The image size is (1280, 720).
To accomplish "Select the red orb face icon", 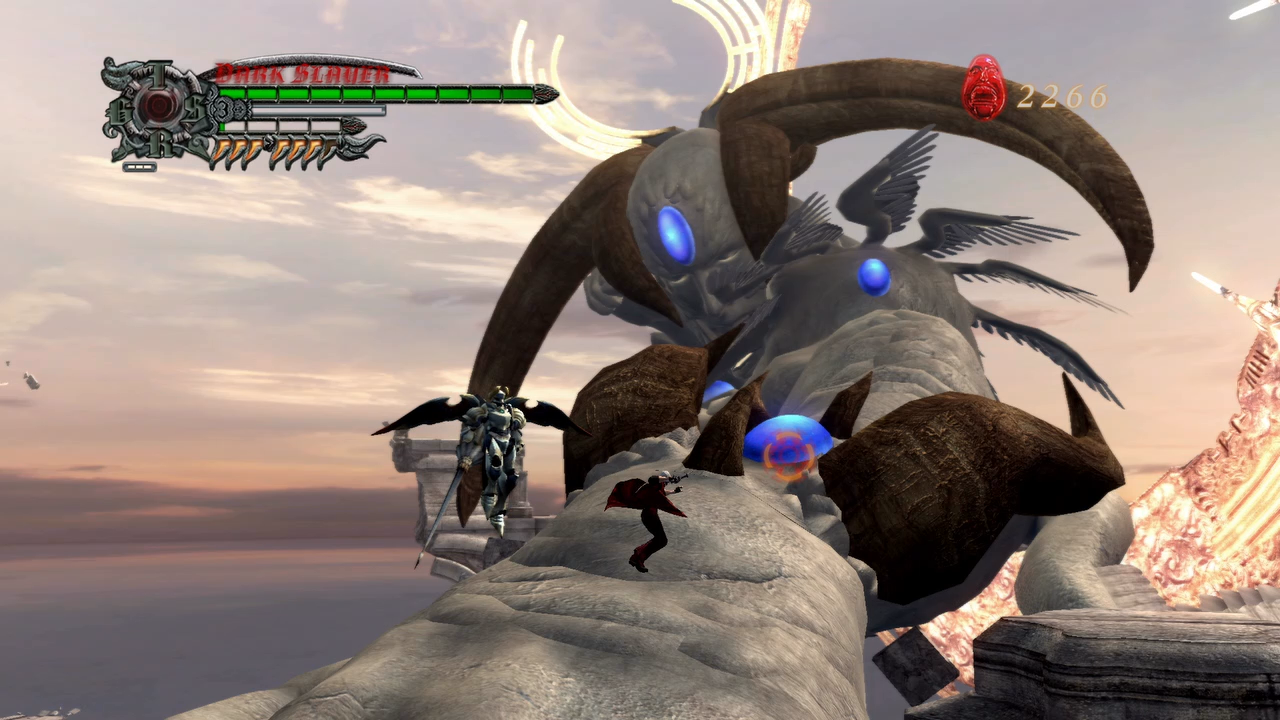I will click(x=984, y=88).
